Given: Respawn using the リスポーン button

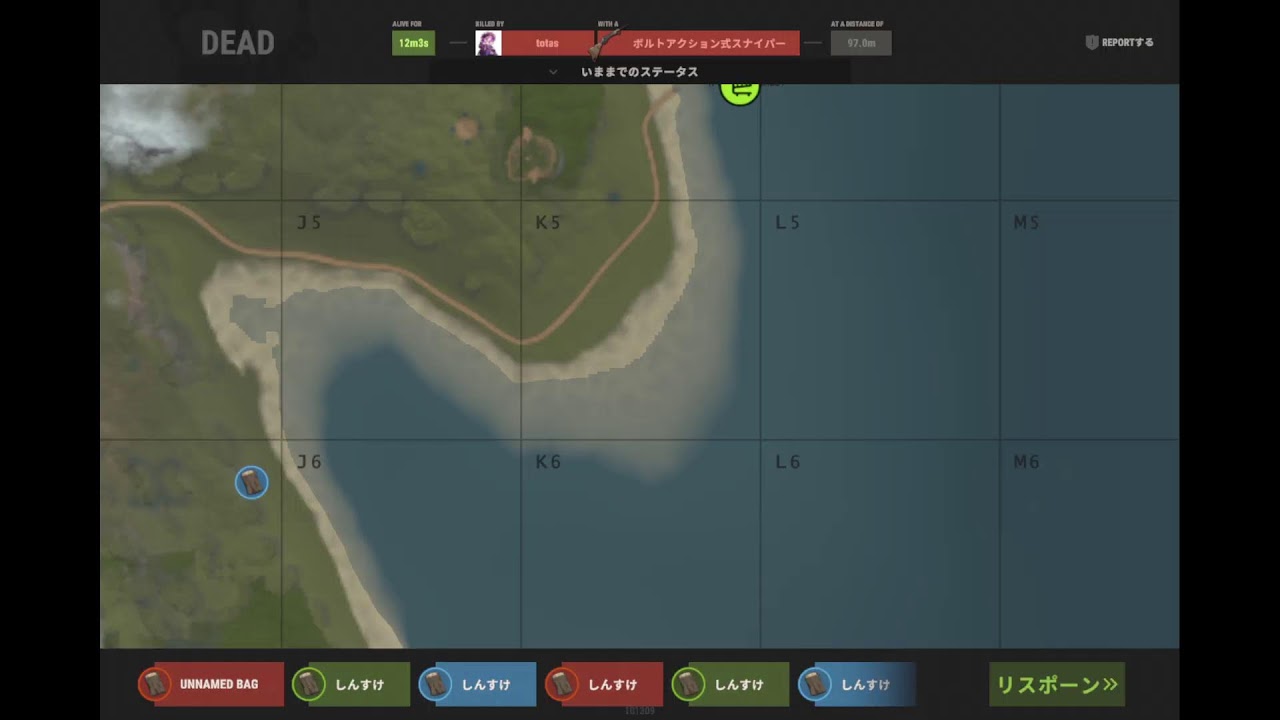Looking at the screenshot, I should point(1057,685).
